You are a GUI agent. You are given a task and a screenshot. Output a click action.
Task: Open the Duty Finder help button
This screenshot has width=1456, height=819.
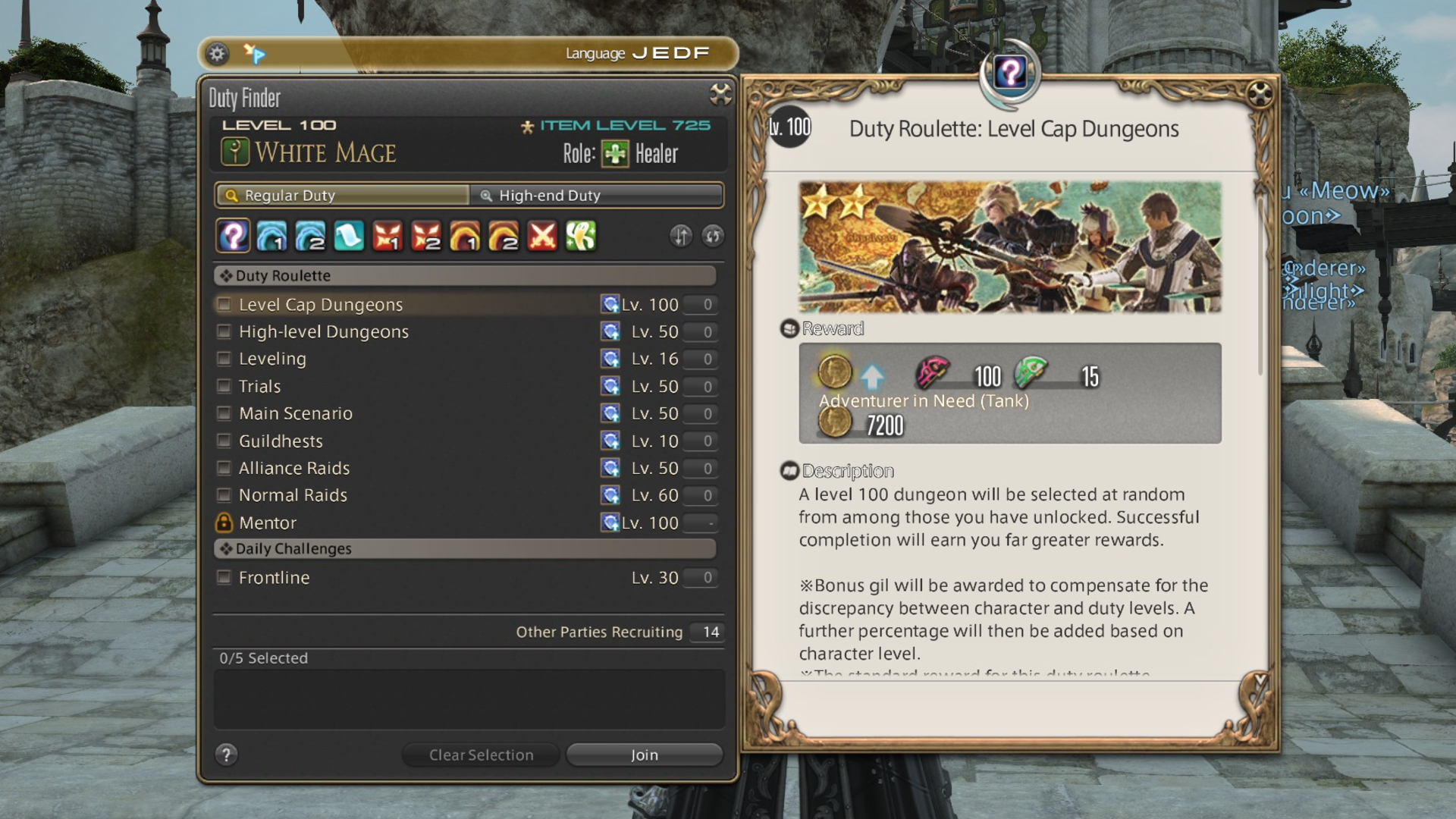(226, 755)
